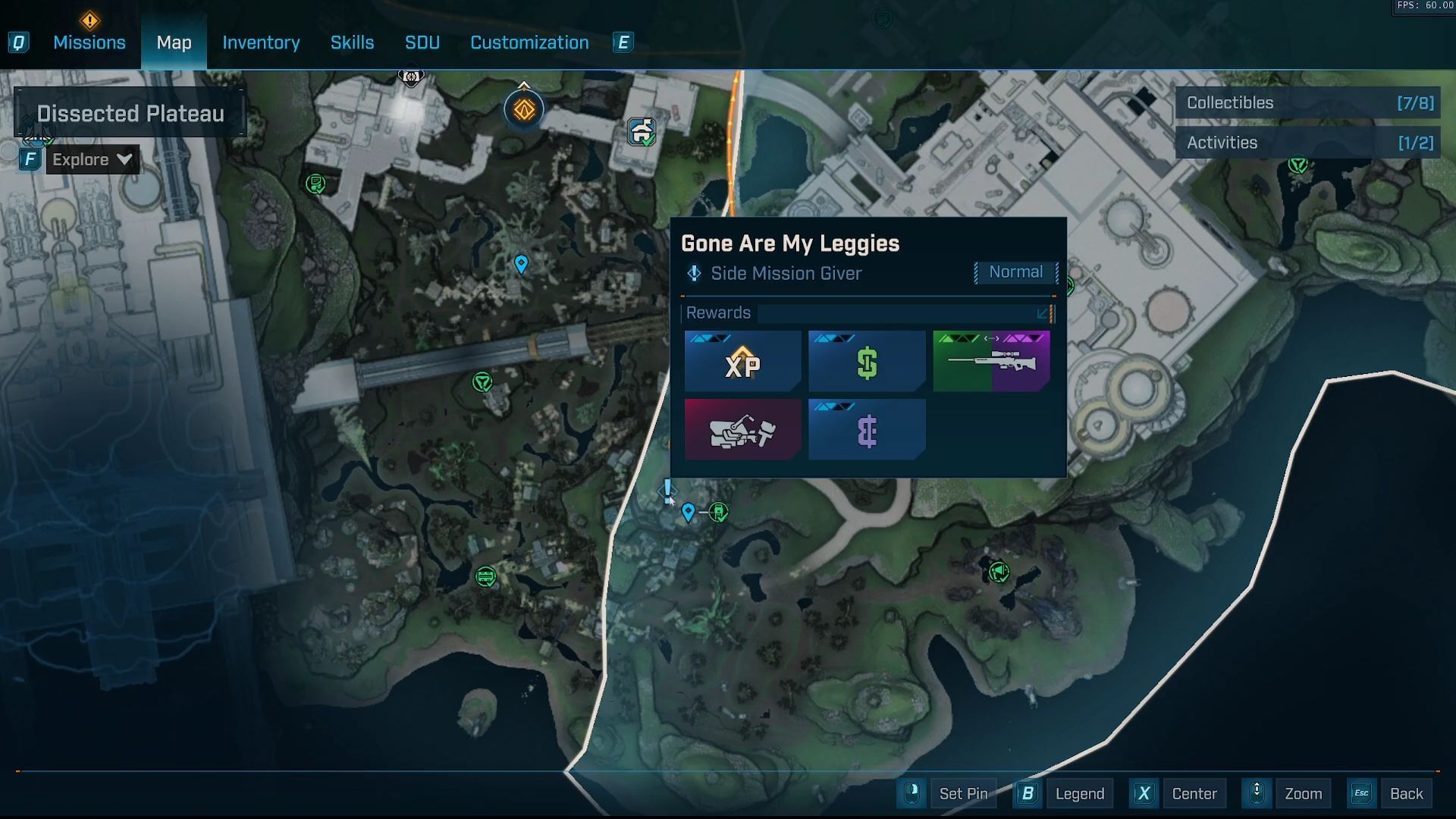Open the Missions menu

point(89,42)
